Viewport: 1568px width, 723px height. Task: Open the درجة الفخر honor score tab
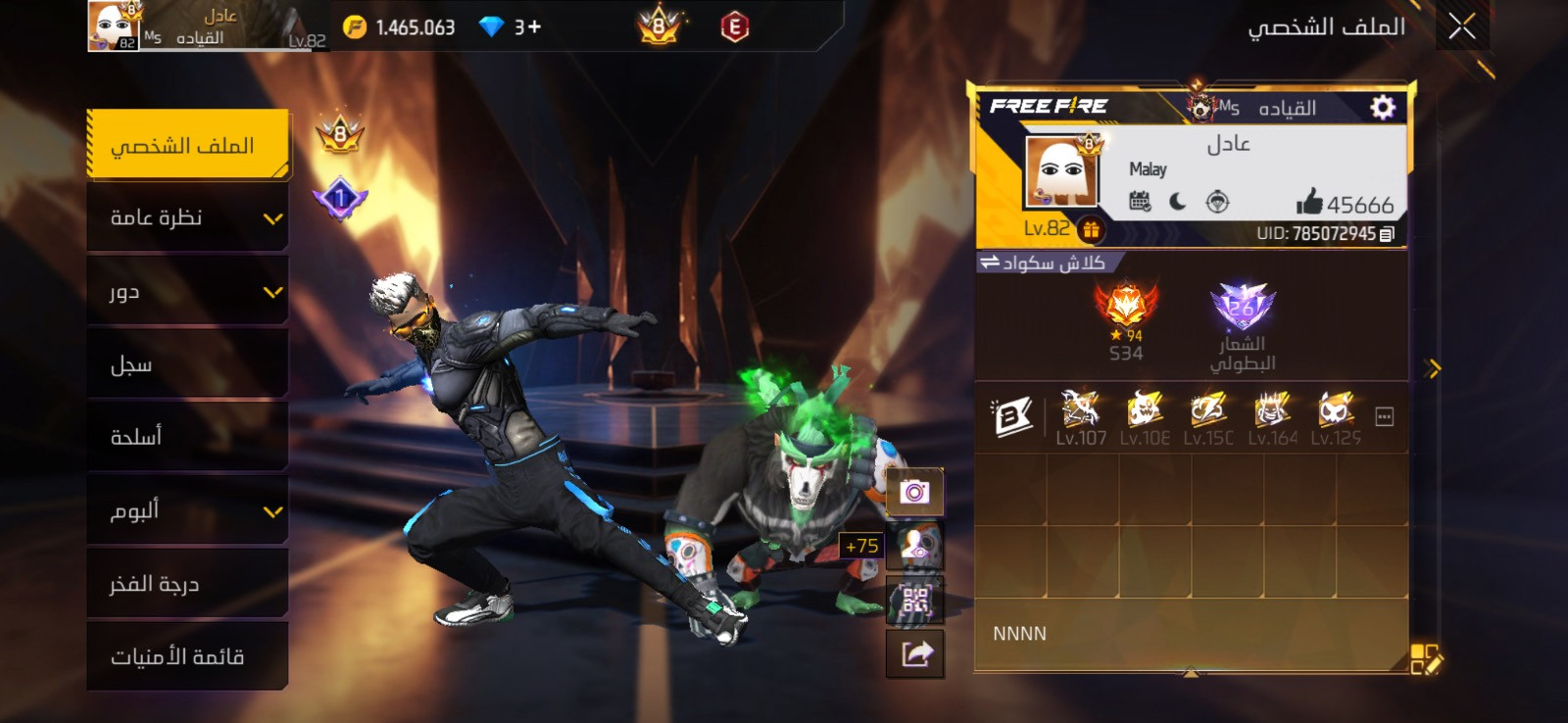click(x=187, y=584)
